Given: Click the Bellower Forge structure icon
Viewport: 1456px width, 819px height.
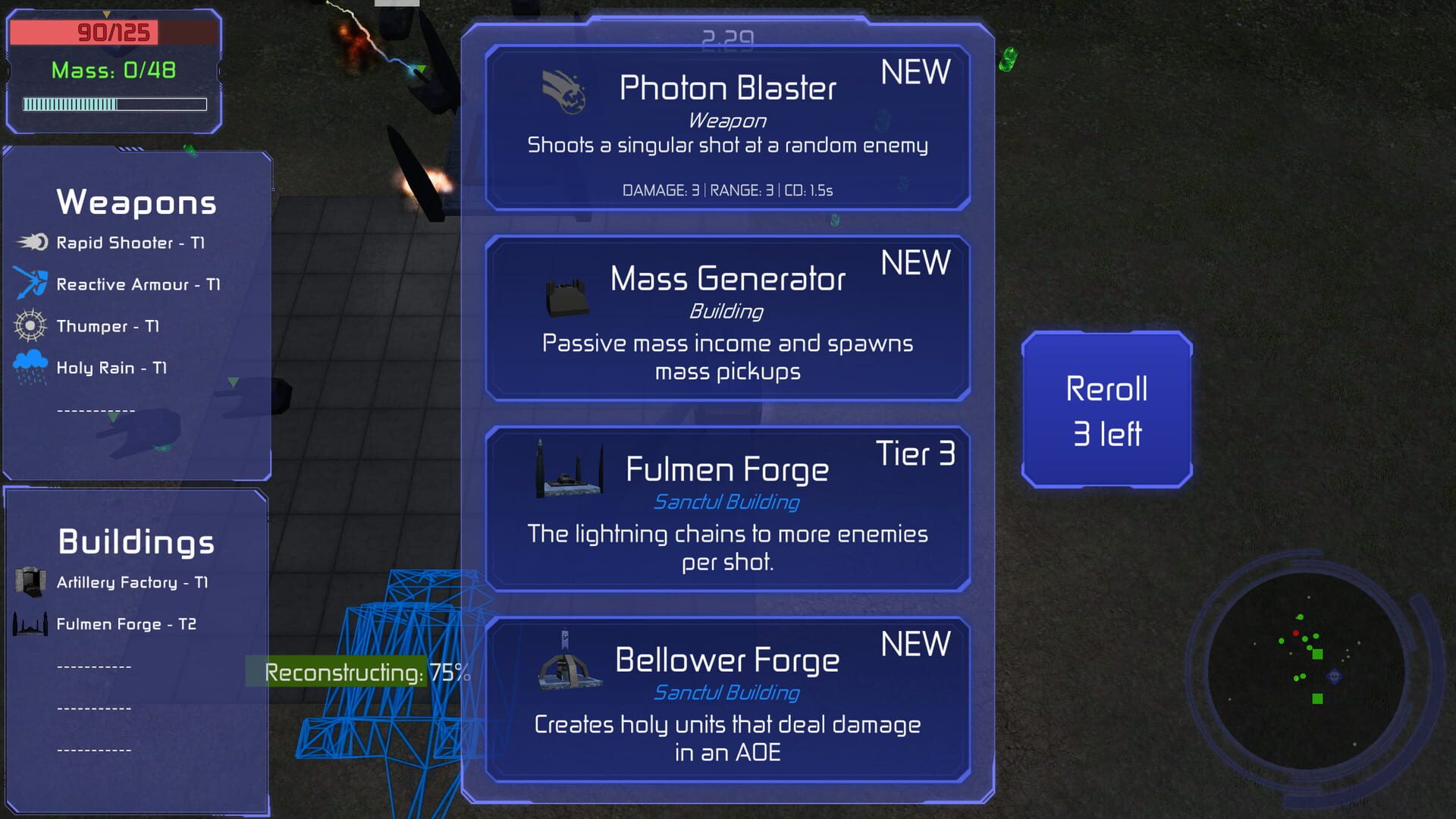Looking at the screenshot, I should click(x=567, y=667).
